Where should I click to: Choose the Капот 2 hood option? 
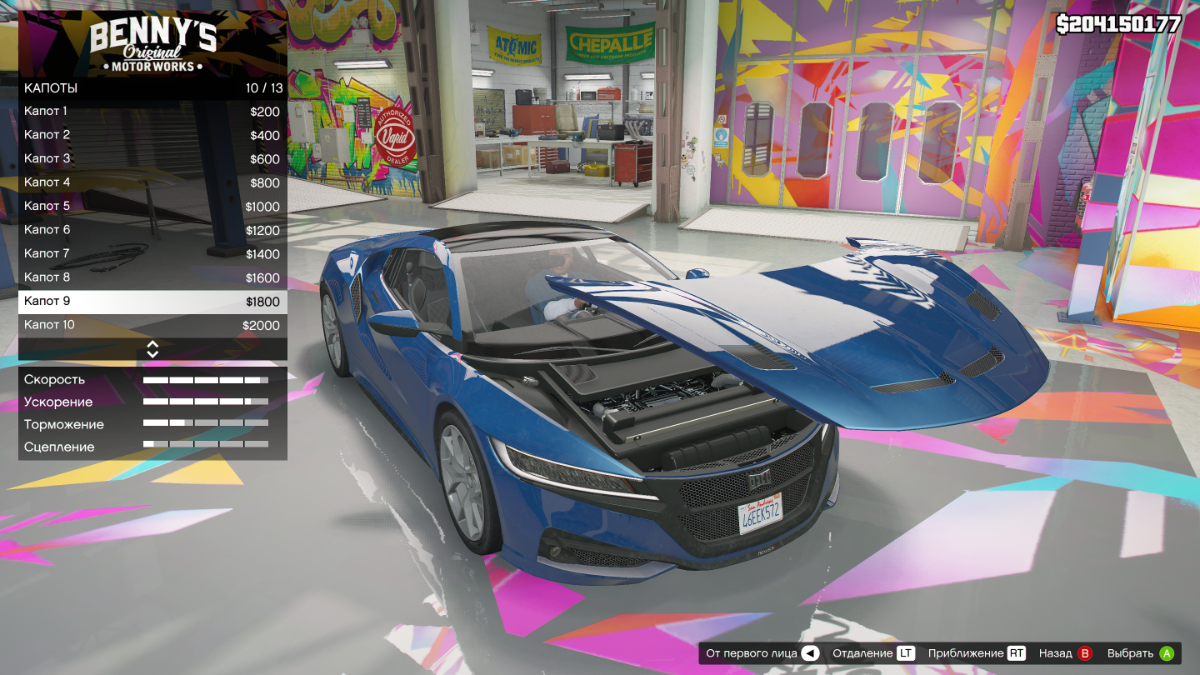coord(152,135)
